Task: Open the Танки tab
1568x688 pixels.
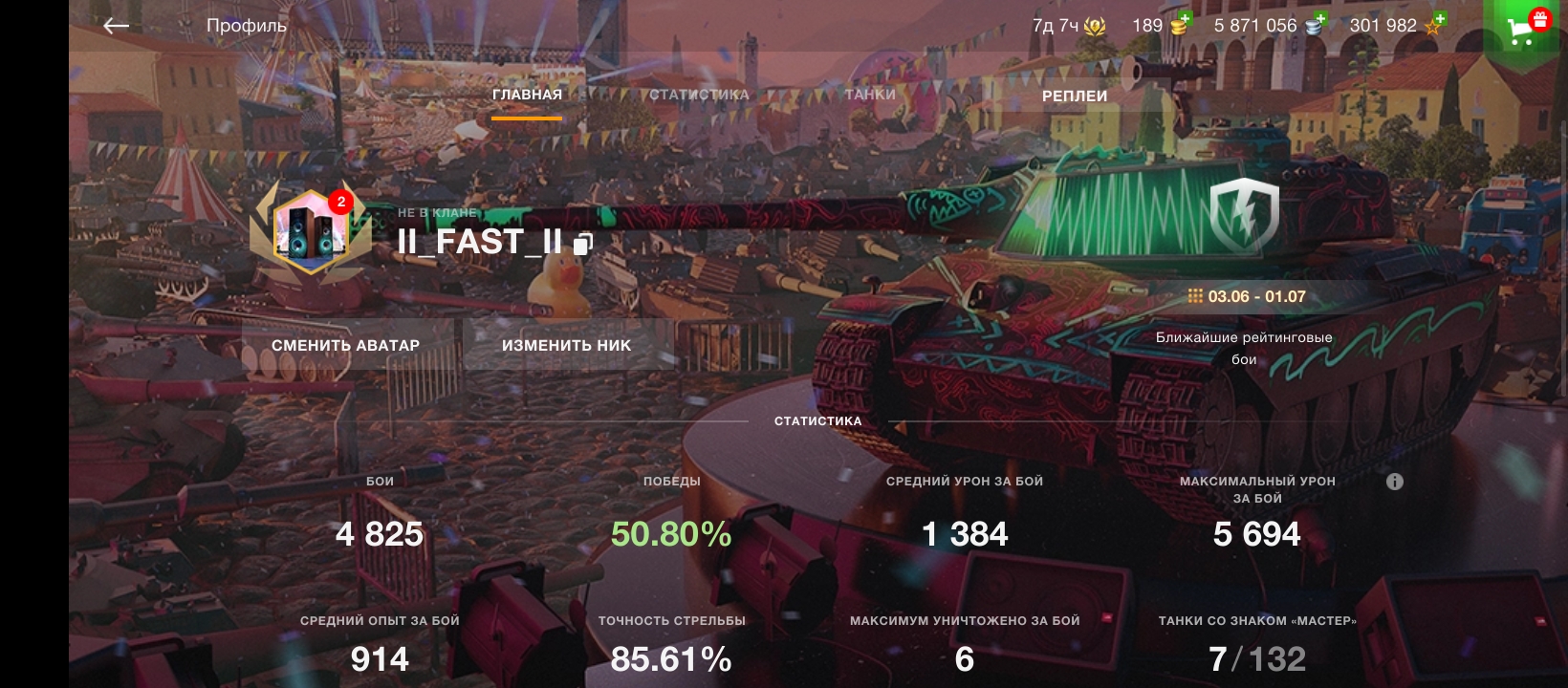Action: pos(870,95)
